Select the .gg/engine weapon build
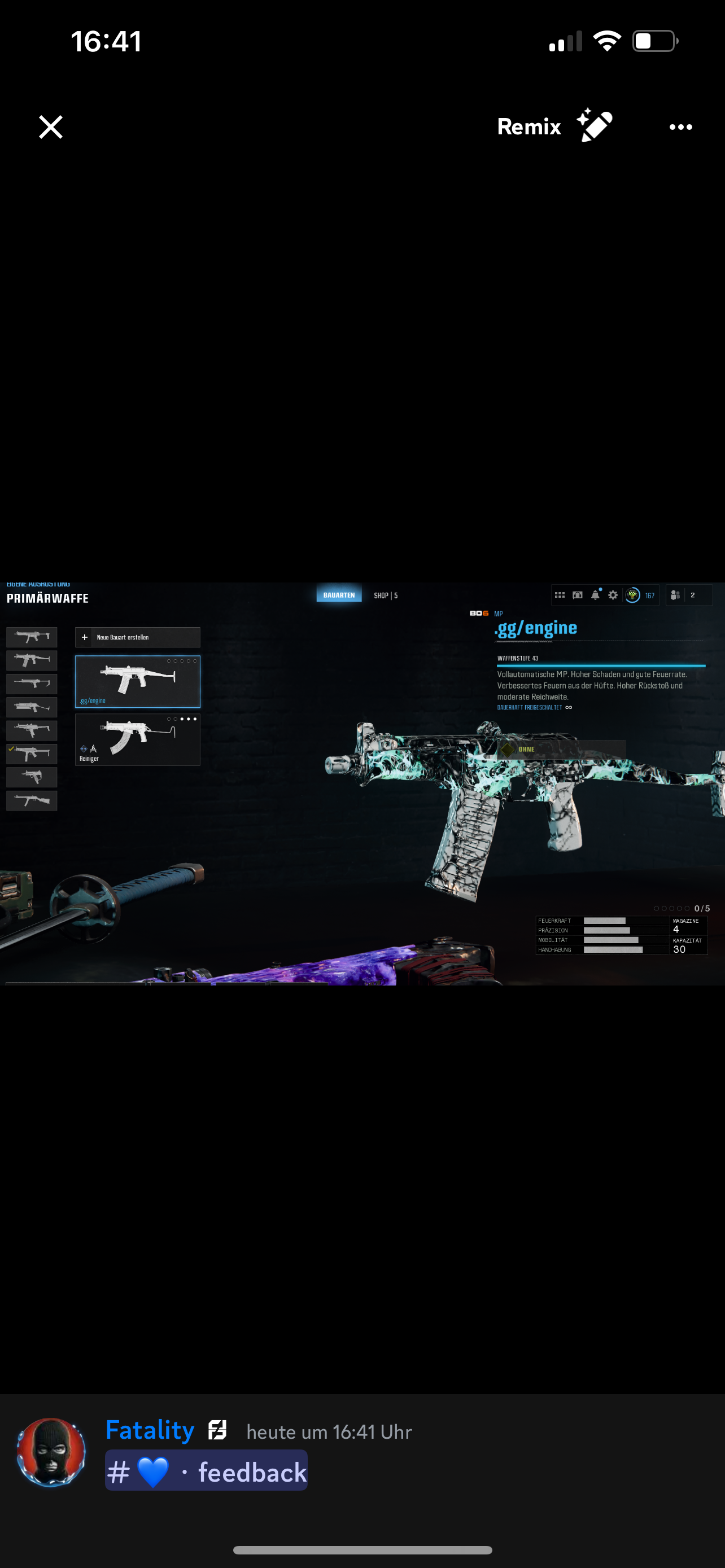 tap(137, 681)
